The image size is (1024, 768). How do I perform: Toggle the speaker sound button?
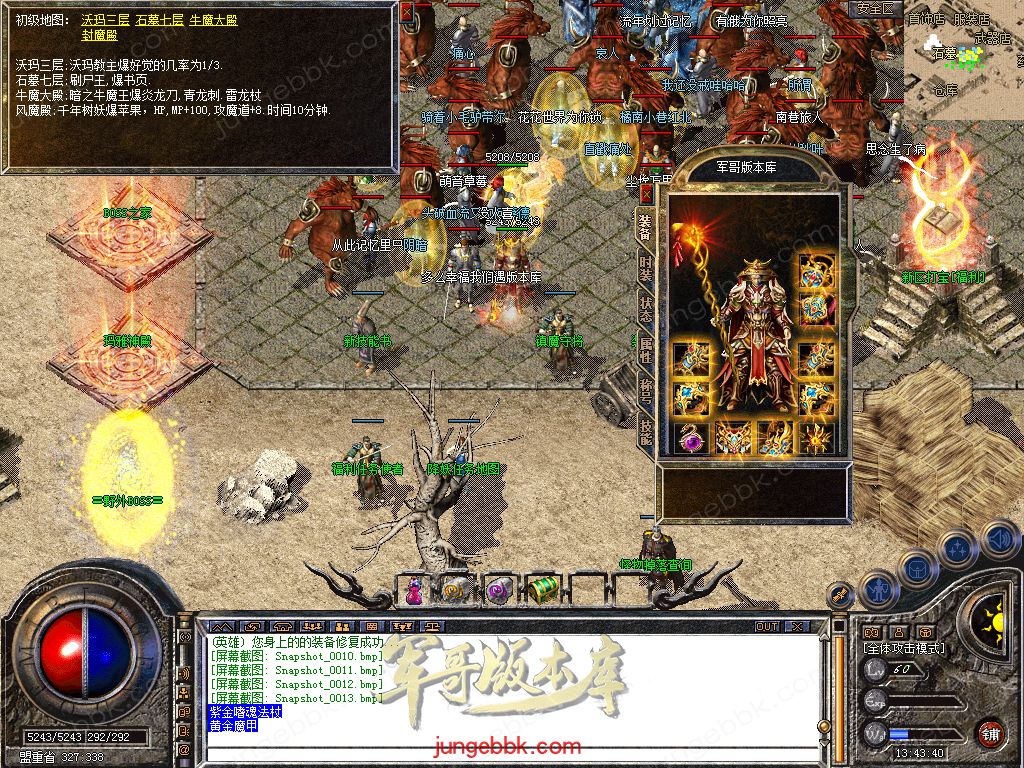(999, 540)
